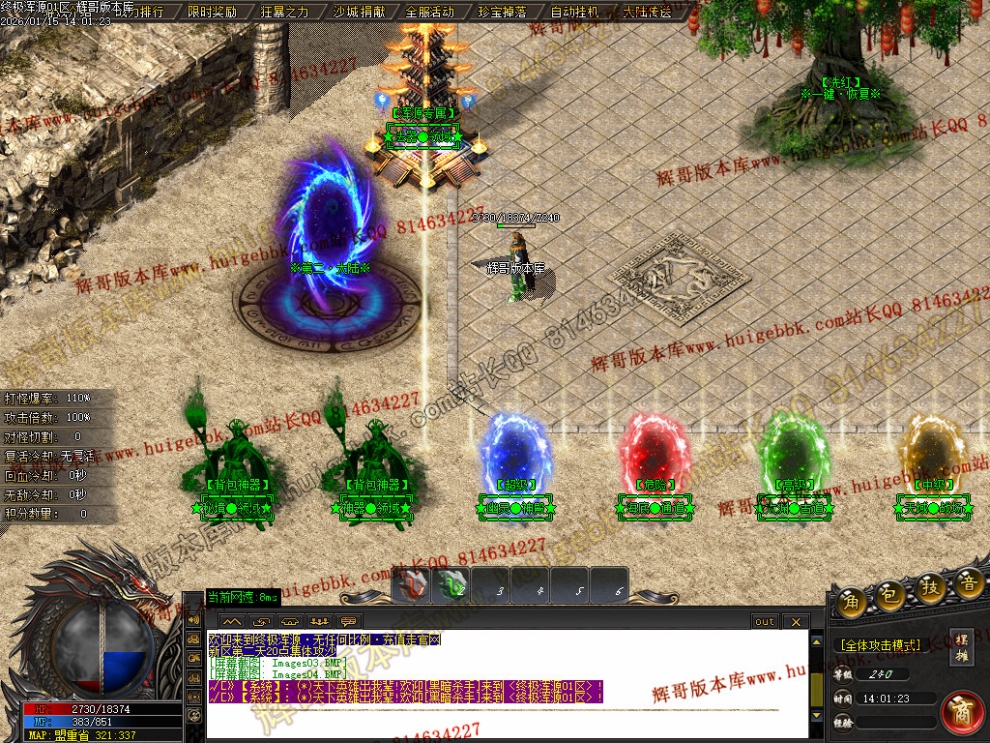Open the 全服活动 server events menu

(430, 12)
